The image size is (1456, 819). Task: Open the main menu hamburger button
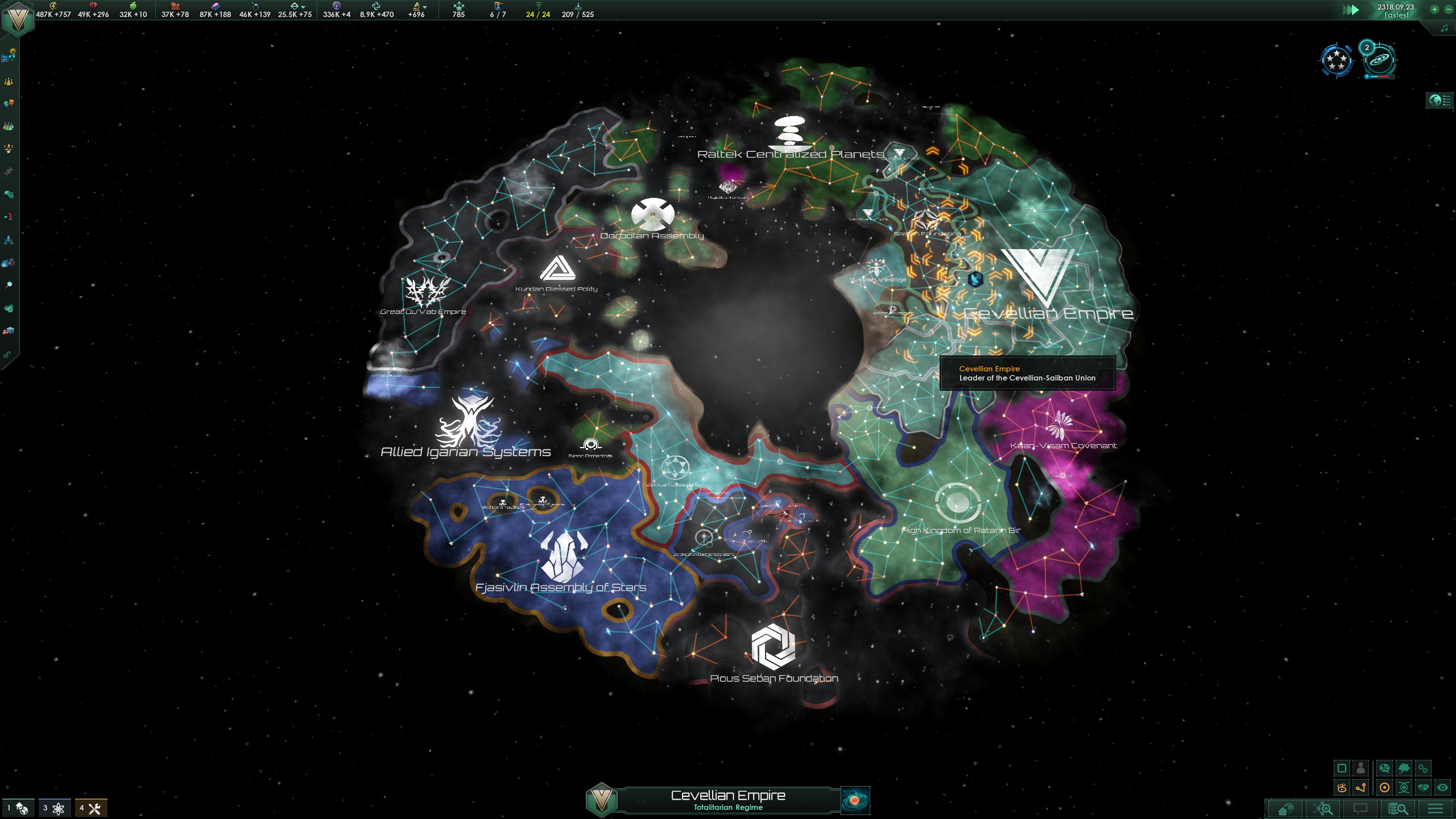click(x=1435, y=808)
